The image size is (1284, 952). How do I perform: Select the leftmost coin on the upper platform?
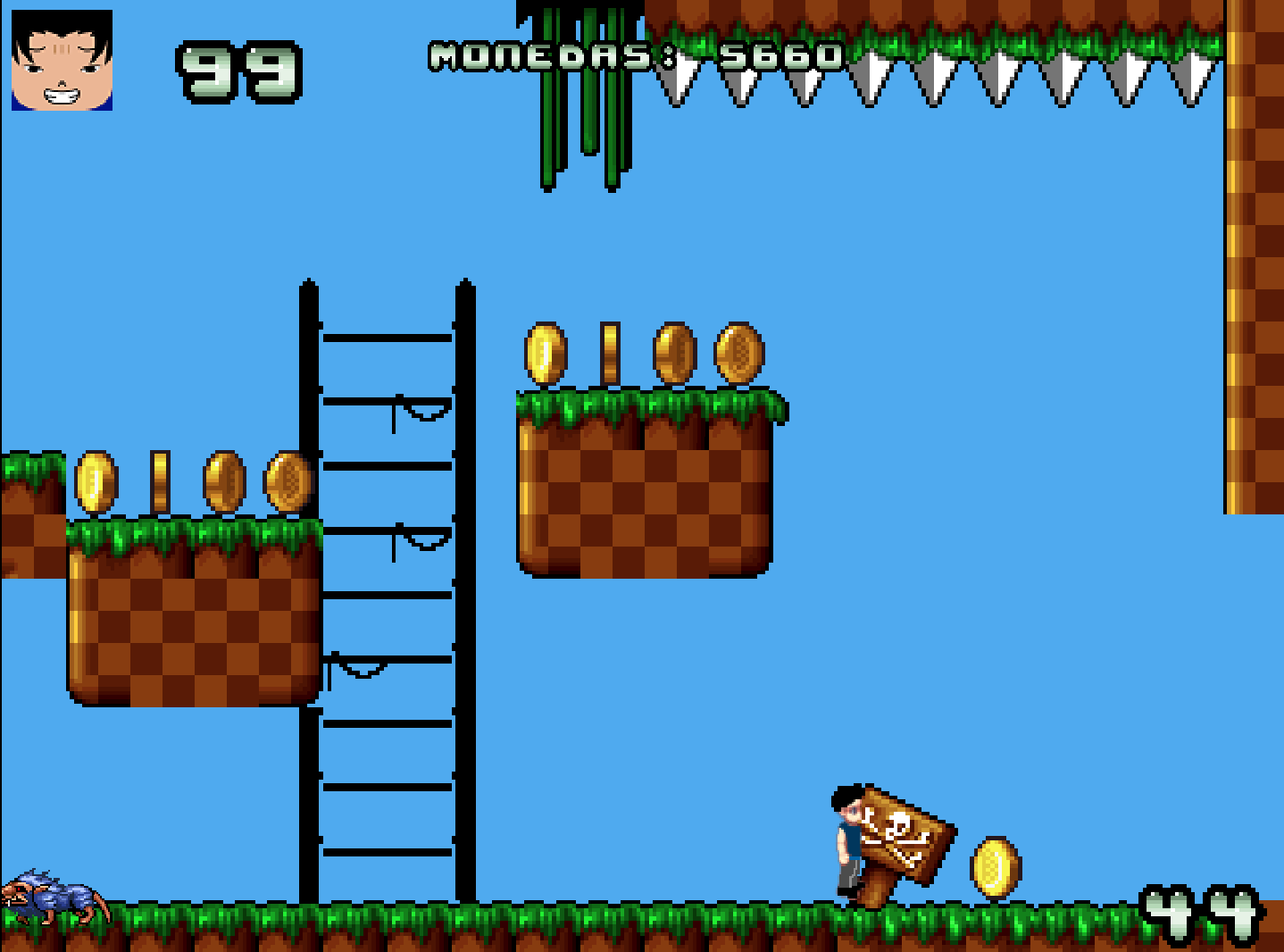coord(544,353)
